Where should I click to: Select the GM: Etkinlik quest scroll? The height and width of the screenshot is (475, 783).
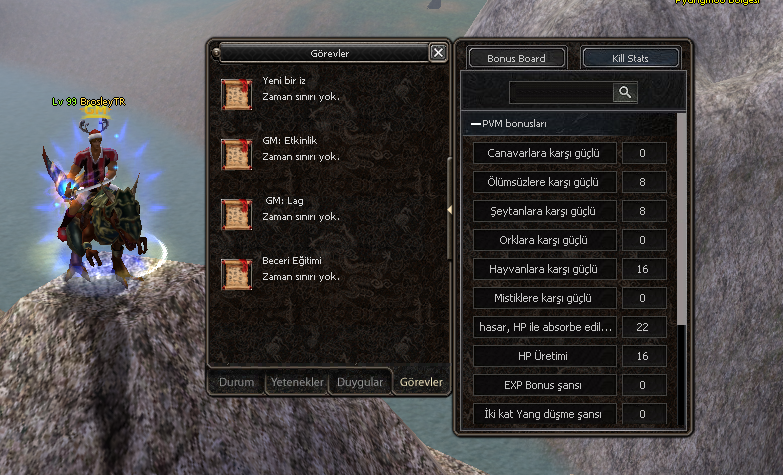pyautogui.click(x=237, y=154)
